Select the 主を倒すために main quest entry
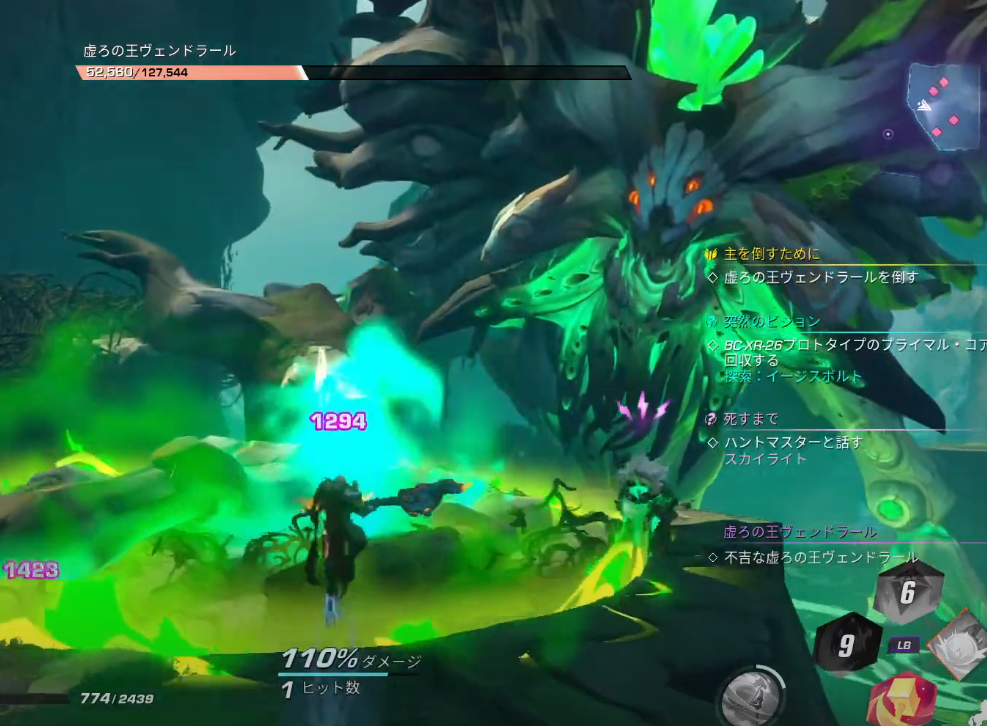Image resolution: width=987 pixels, height=726 pixels. [x=772, y=254]
